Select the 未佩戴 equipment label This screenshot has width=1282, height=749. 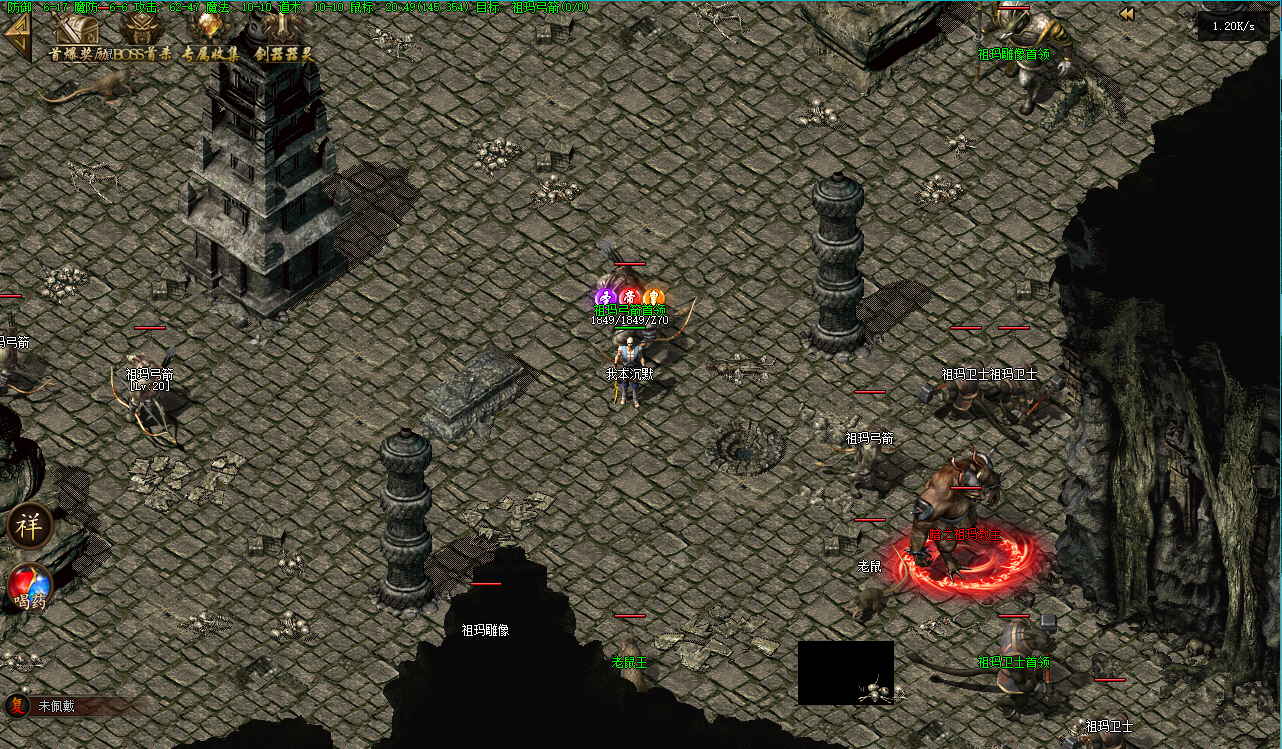pos(57,706)
